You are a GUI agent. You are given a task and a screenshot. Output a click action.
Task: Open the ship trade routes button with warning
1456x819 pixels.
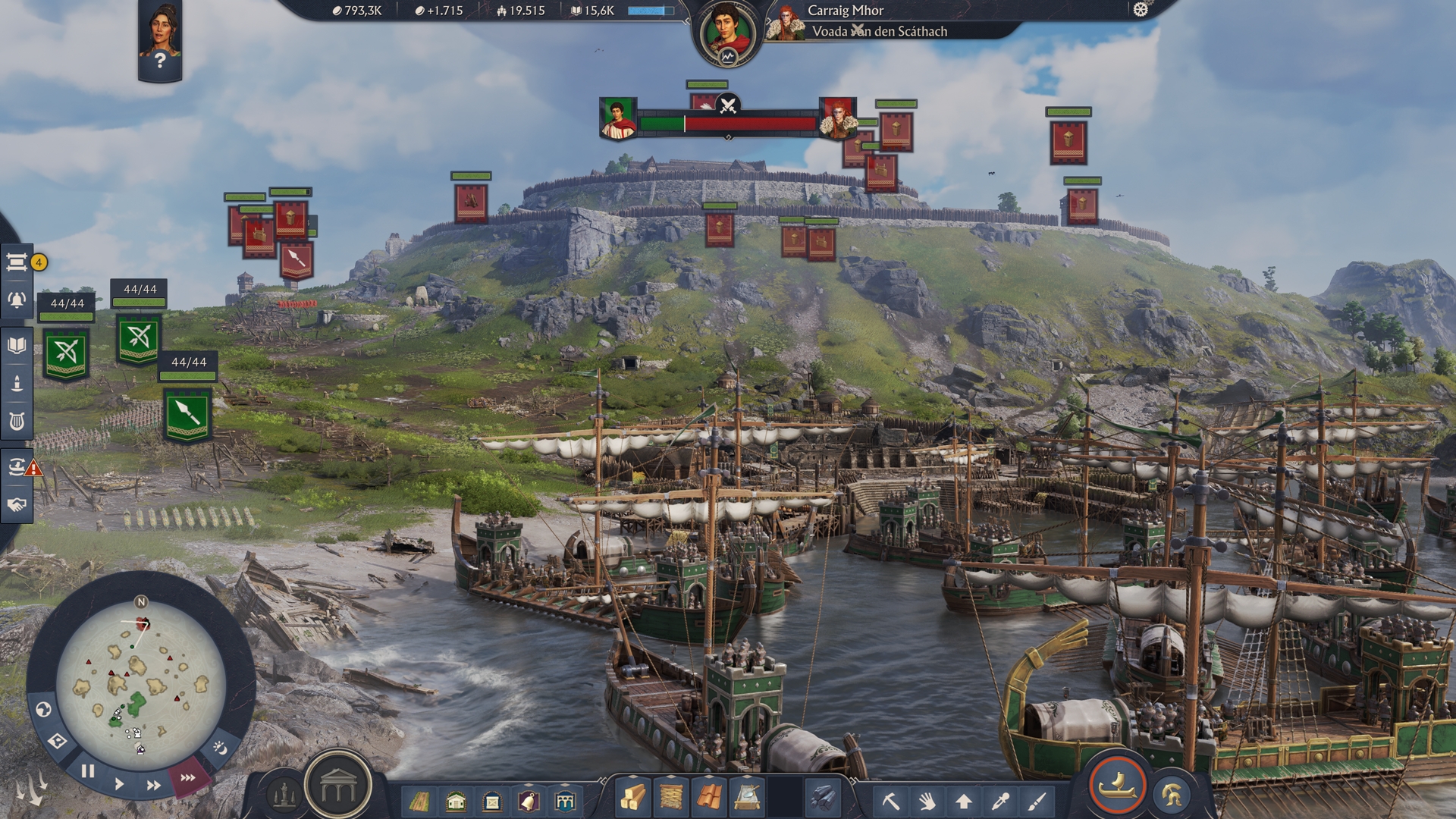point(18,466)
